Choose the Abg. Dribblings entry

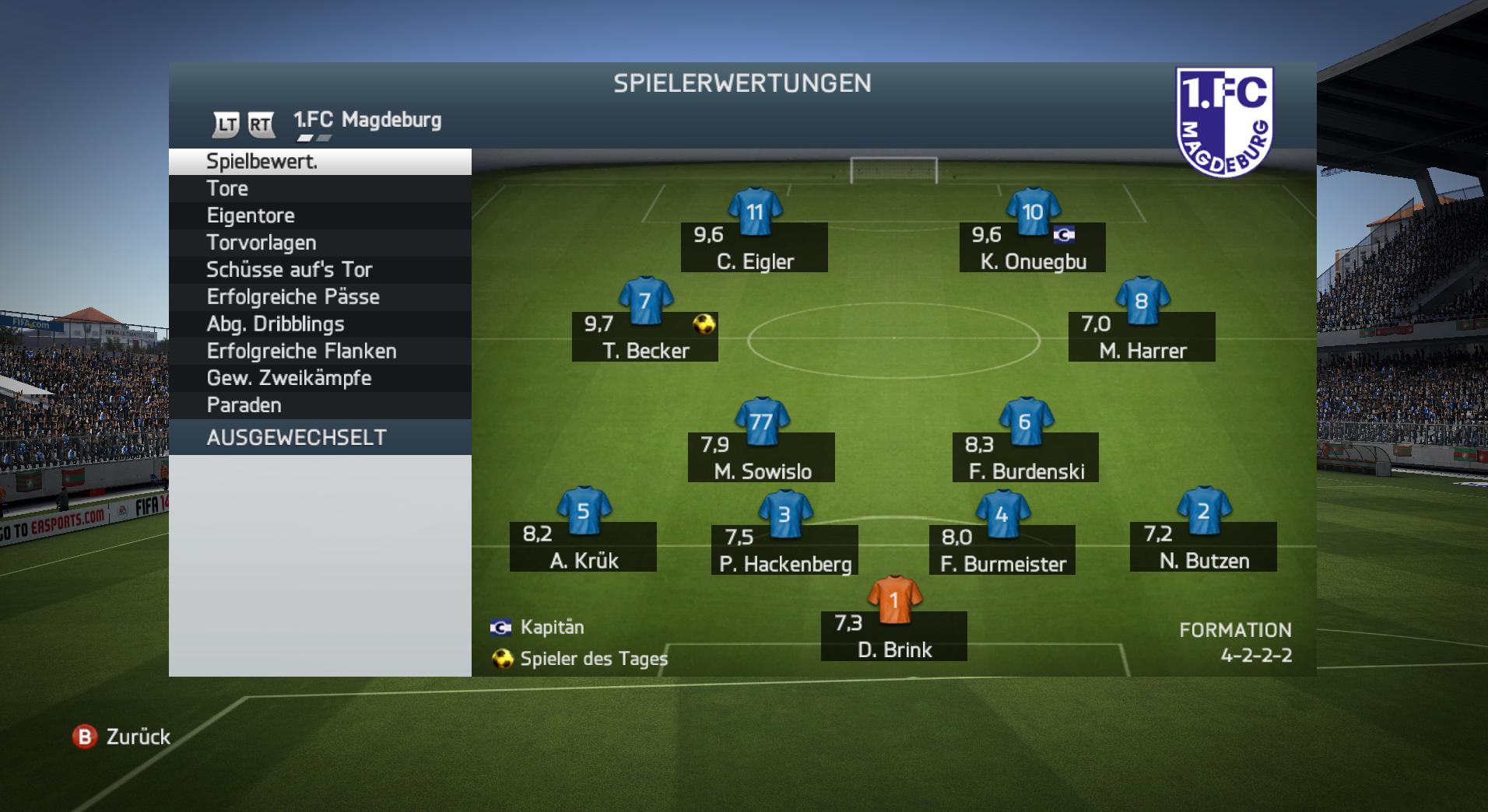(x=319, y=324)
